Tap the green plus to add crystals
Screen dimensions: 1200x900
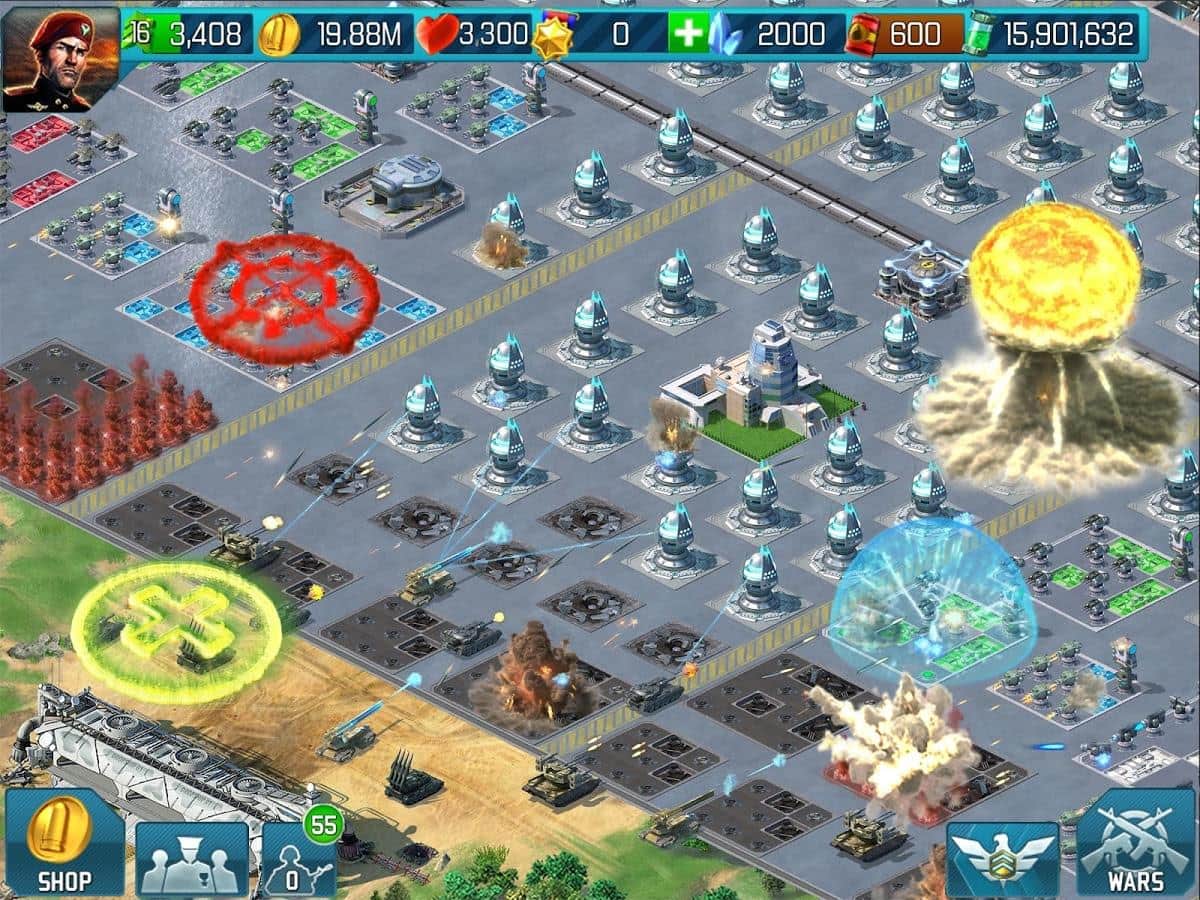click(x=689, y=35)
